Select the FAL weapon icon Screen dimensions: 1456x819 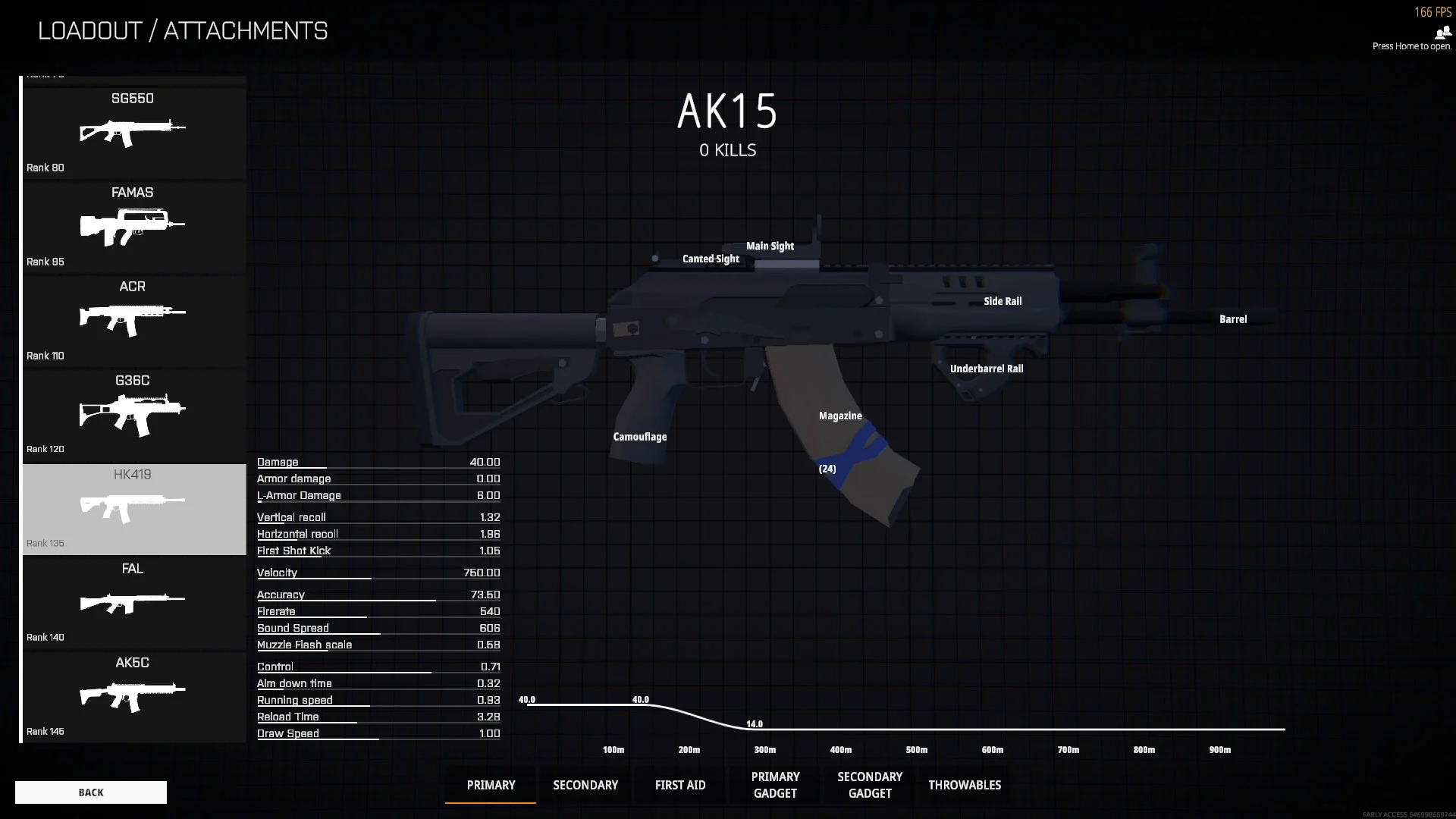point(133,601)
